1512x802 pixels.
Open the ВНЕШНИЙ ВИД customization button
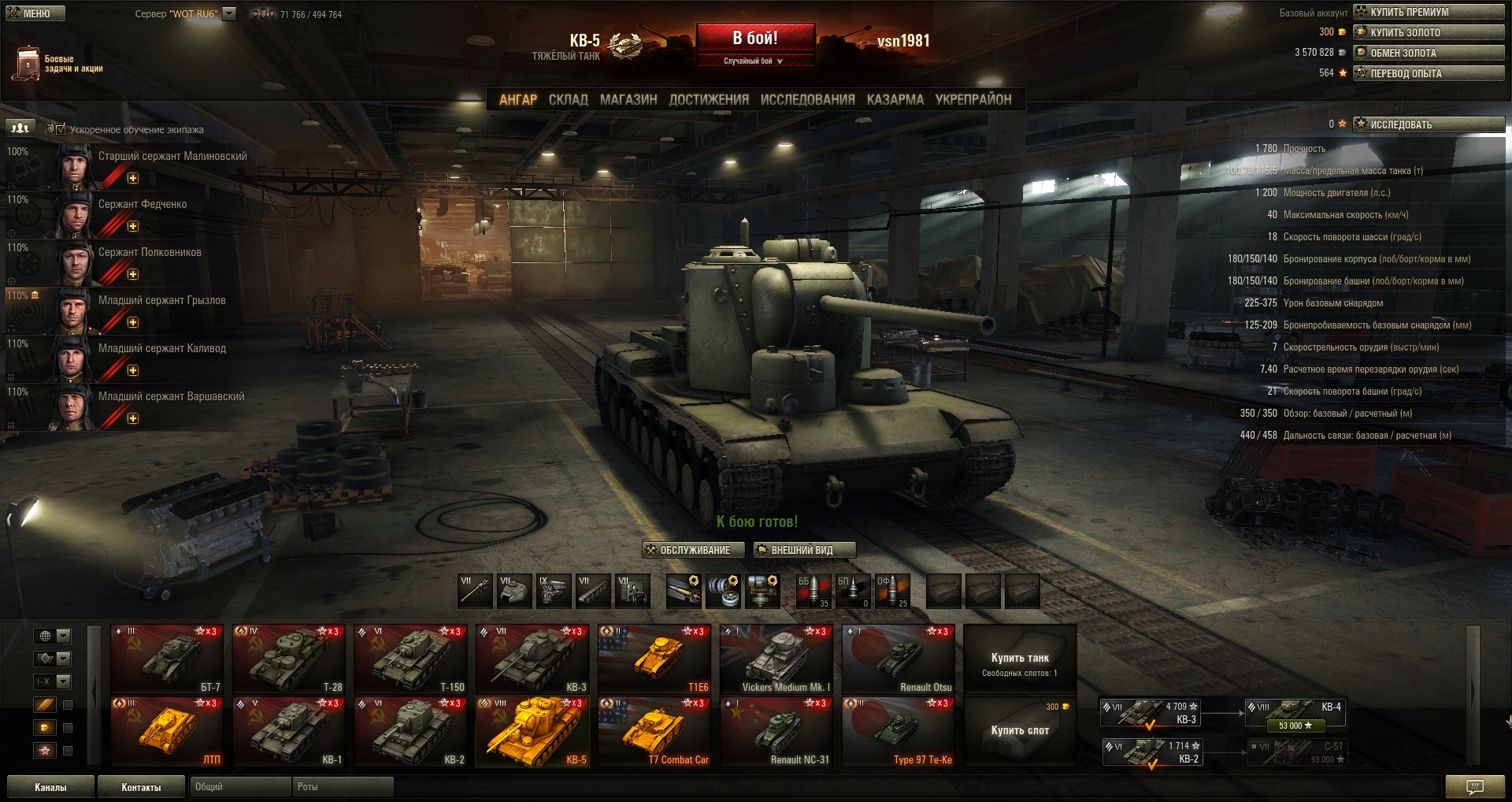point(803,550)
